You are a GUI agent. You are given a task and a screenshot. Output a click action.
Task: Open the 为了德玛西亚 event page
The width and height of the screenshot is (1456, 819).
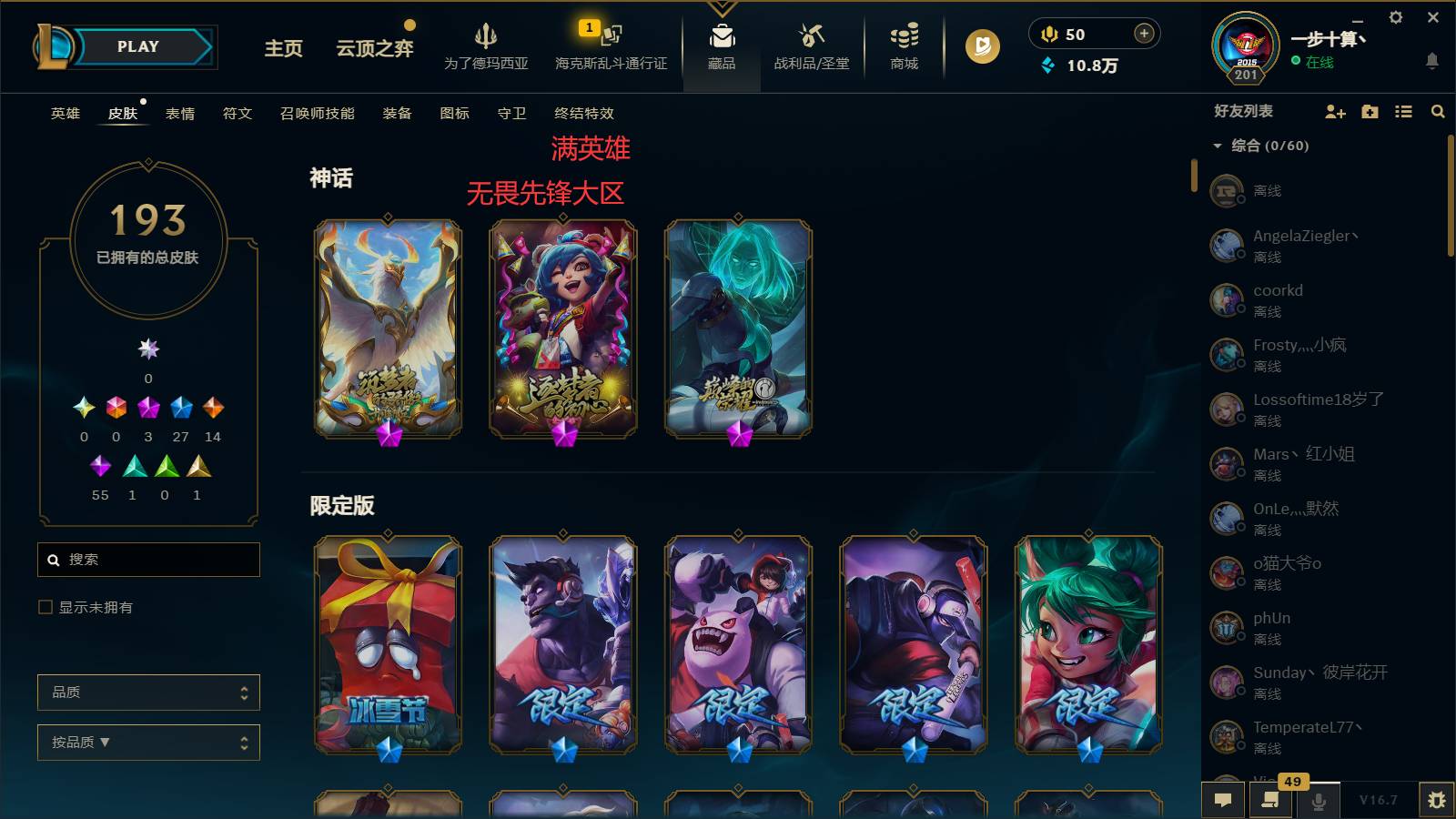click(485, 47)
